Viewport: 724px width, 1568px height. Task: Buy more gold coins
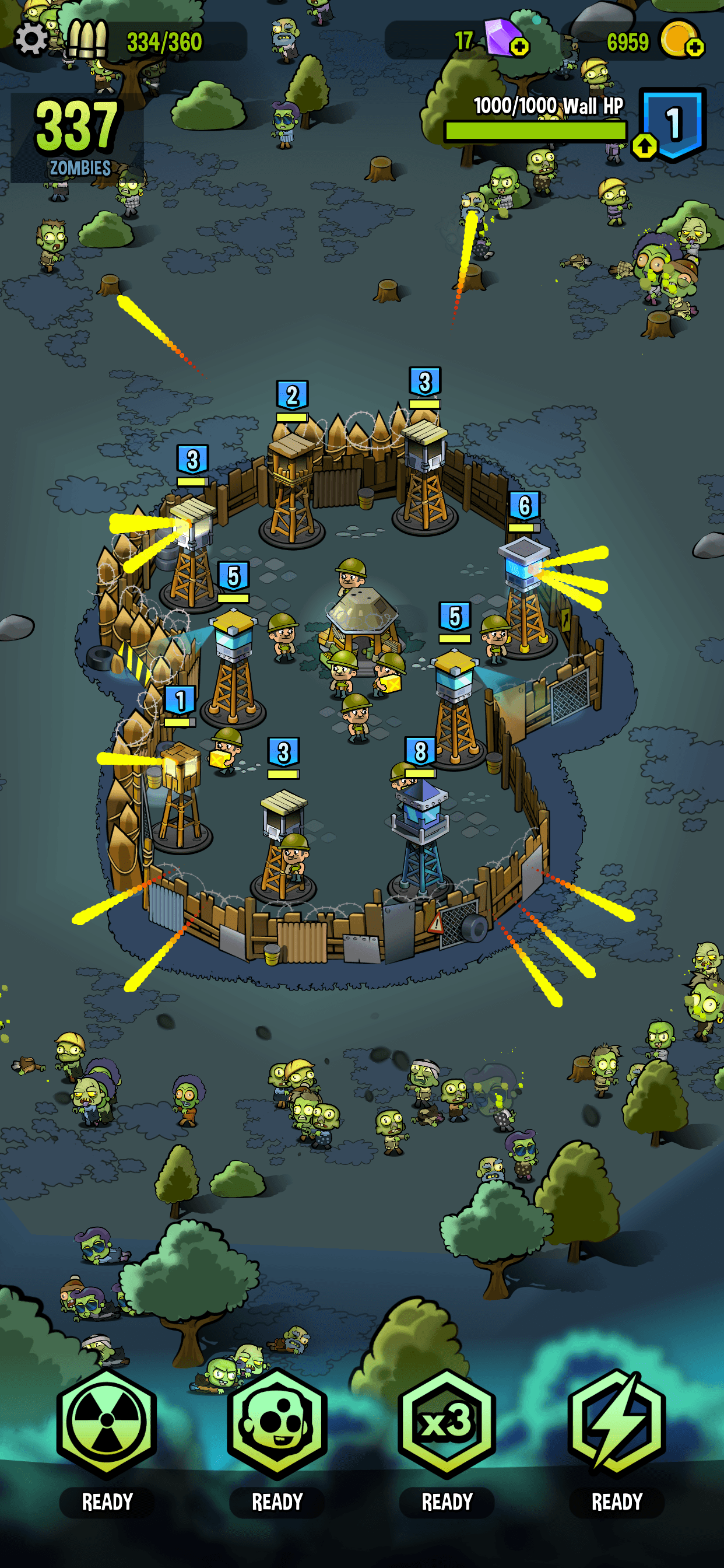694,47
